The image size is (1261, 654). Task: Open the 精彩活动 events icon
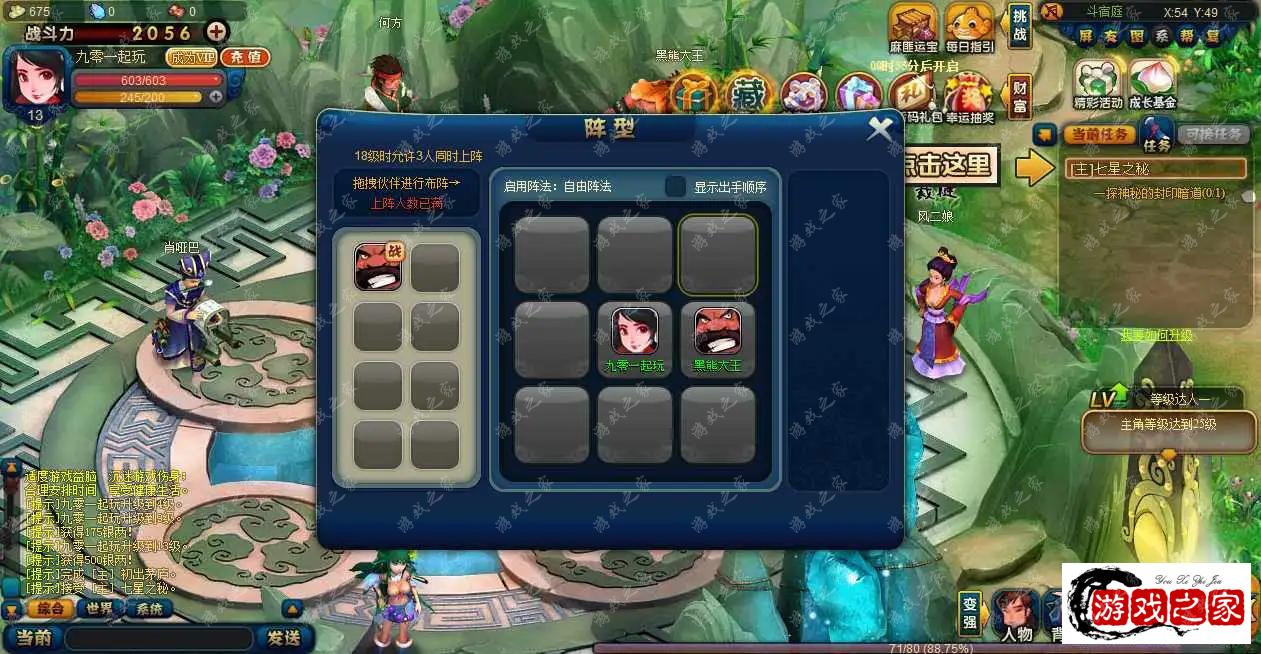pos(1097,80)
